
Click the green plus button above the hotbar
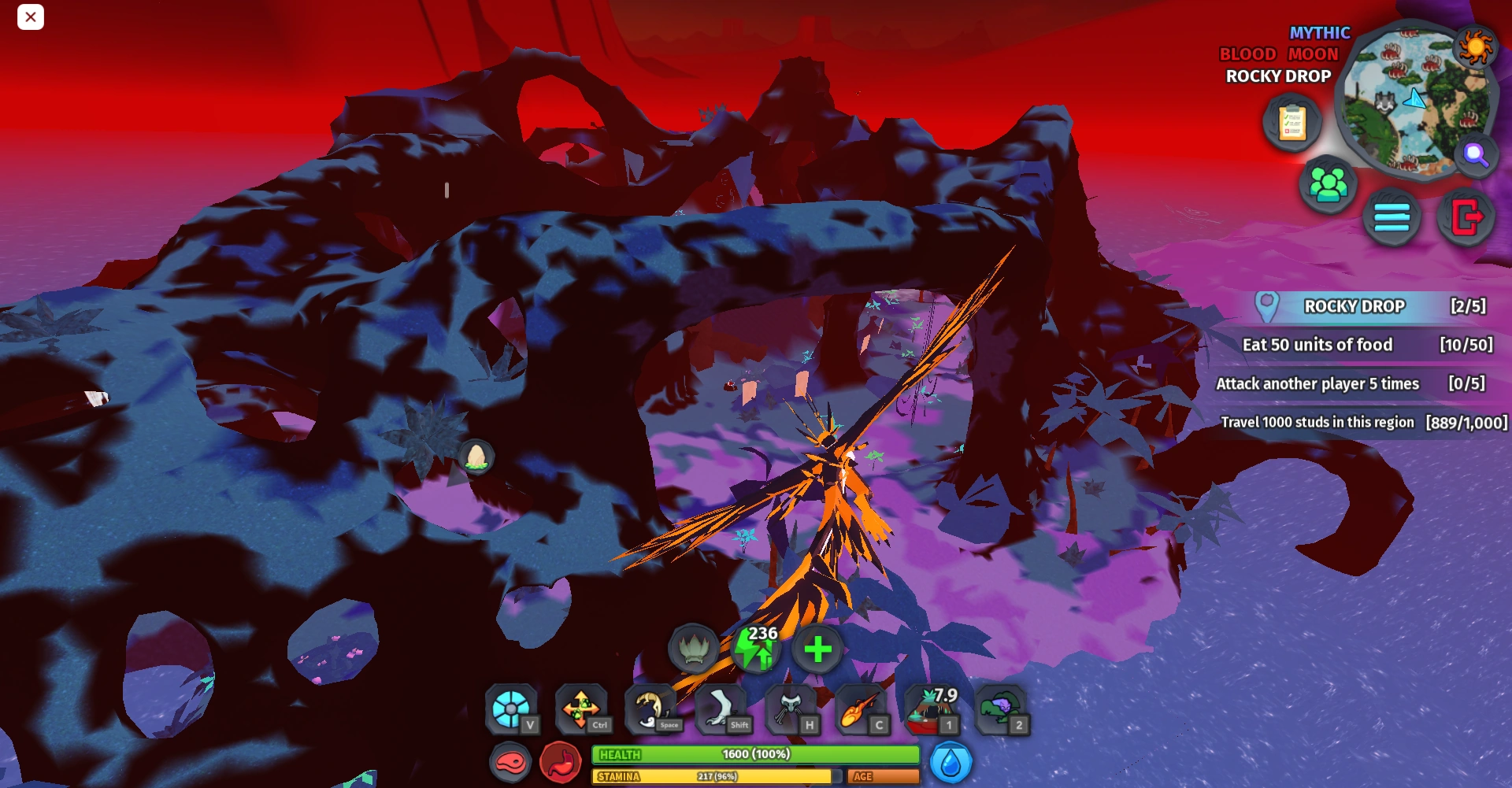(x=817, y=649)
